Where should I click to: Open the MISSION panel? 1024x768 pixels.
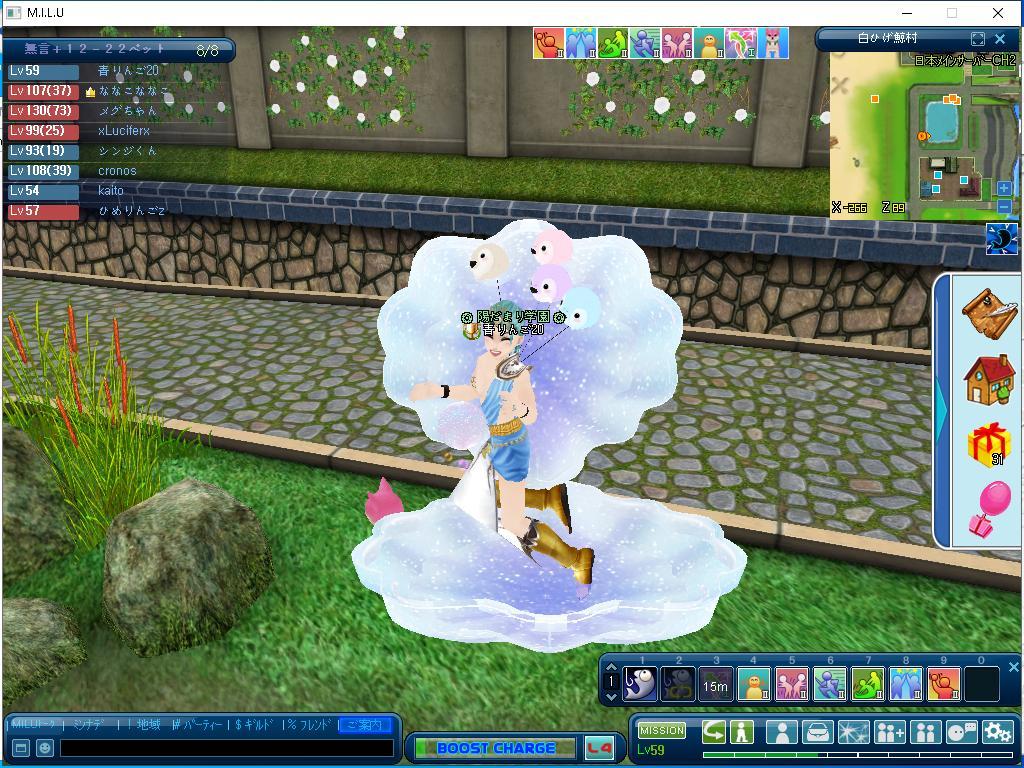(662, 730)
